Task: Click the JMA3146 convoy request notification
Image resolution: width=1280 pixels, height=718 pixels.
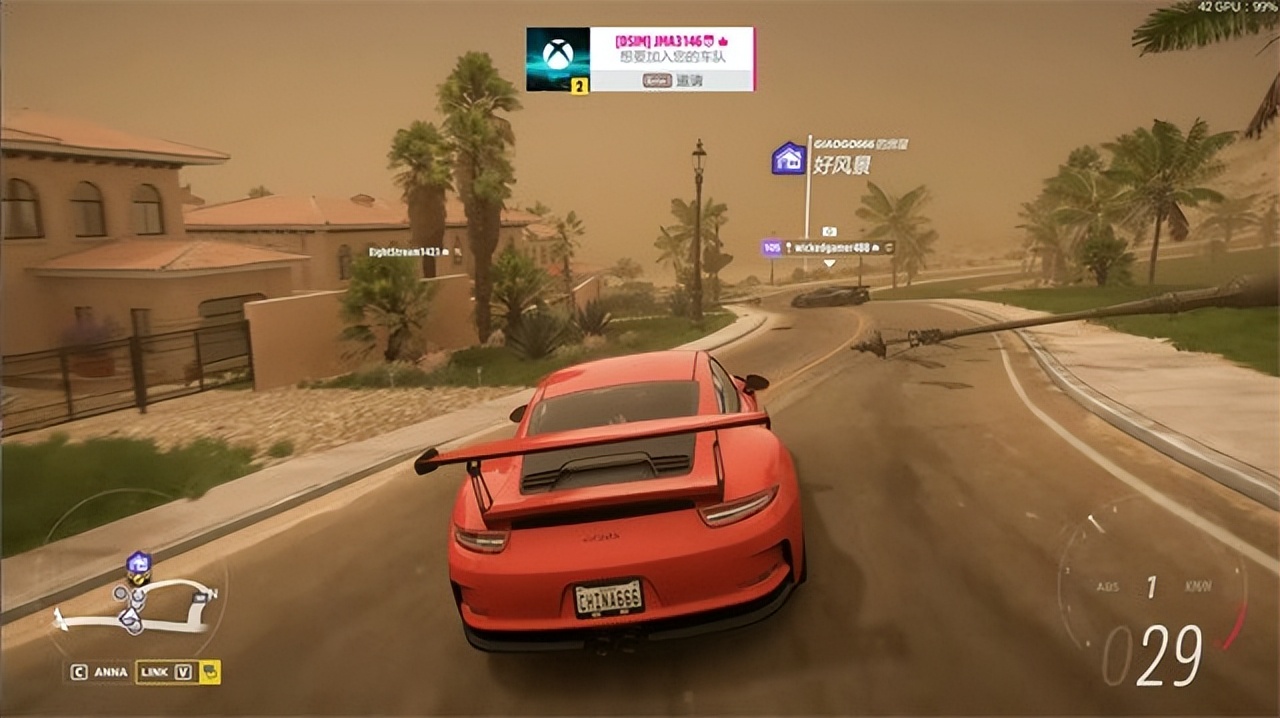Action: (671, 48)
